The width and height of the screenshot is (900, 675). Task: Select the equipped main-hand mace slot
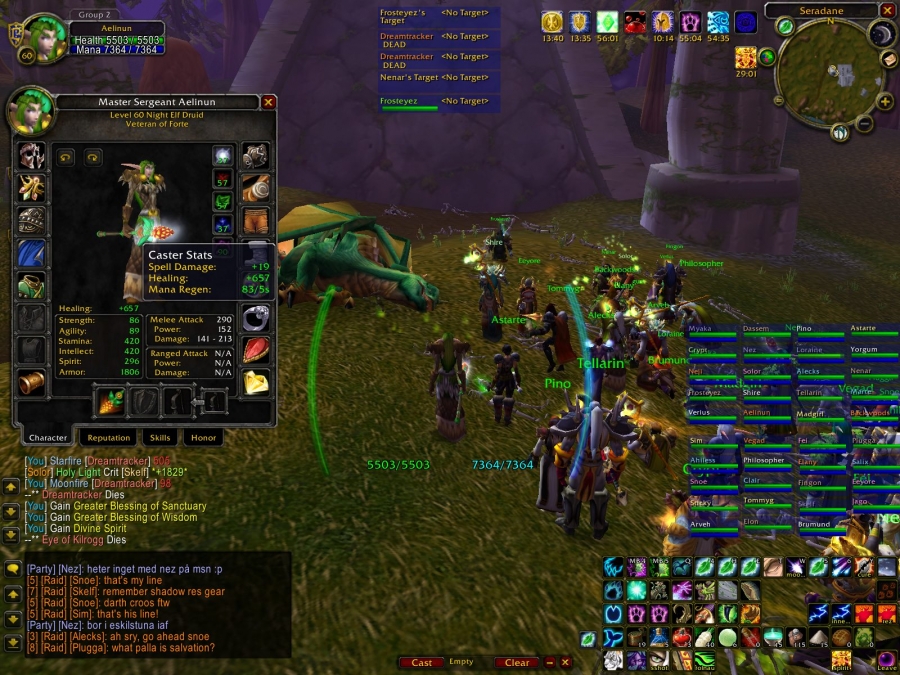(x=108, y=402)
